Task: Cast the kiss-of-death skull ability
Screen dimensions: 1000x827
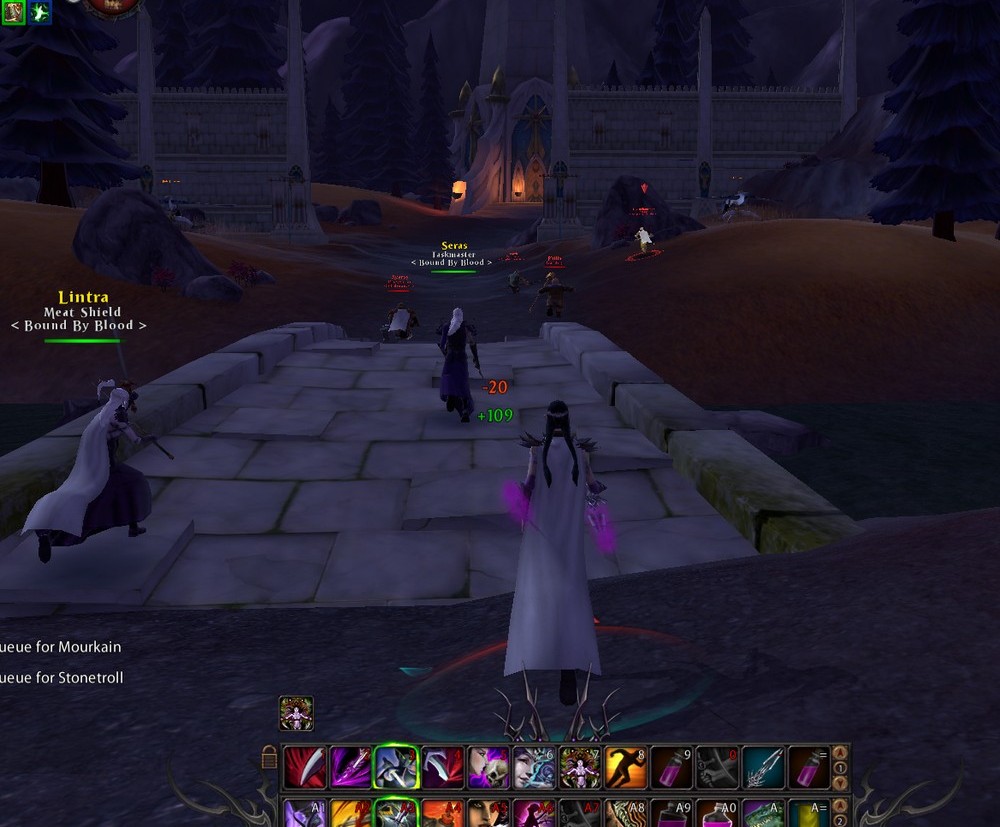Action: [488, 767]
